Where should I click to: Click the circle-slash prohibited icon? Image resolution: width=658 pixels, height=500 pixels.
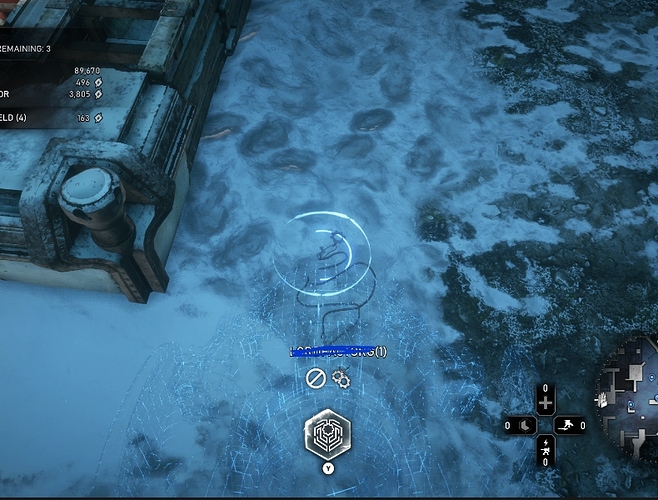[x=316, y=378]
